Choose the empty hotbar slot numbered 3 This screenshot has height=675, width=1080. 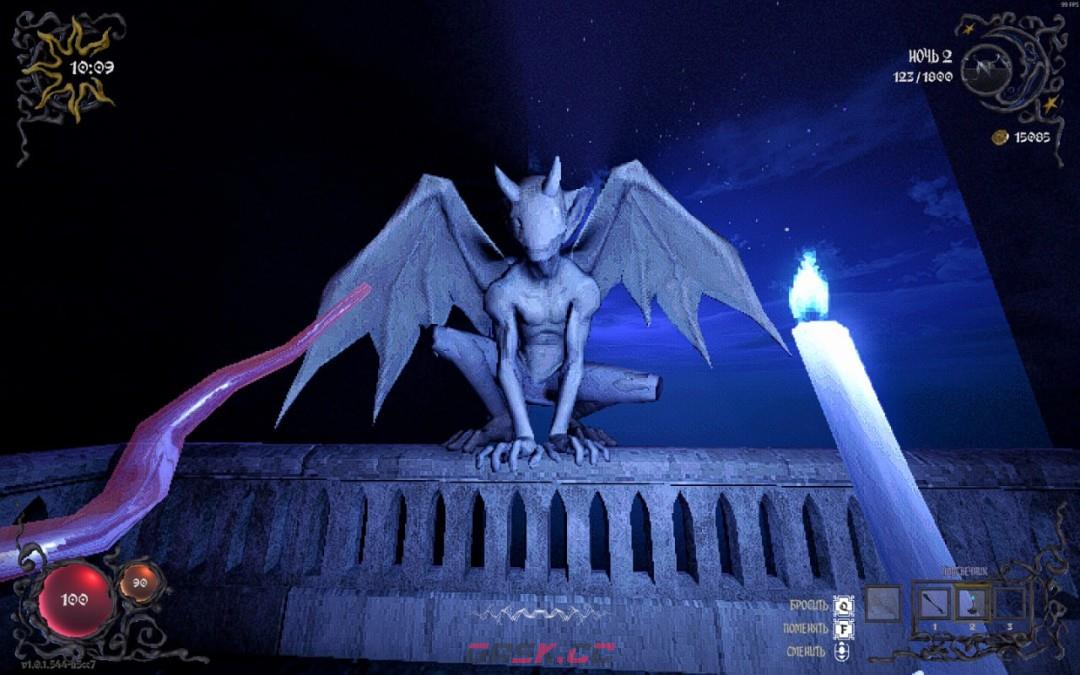[1008, 603]
